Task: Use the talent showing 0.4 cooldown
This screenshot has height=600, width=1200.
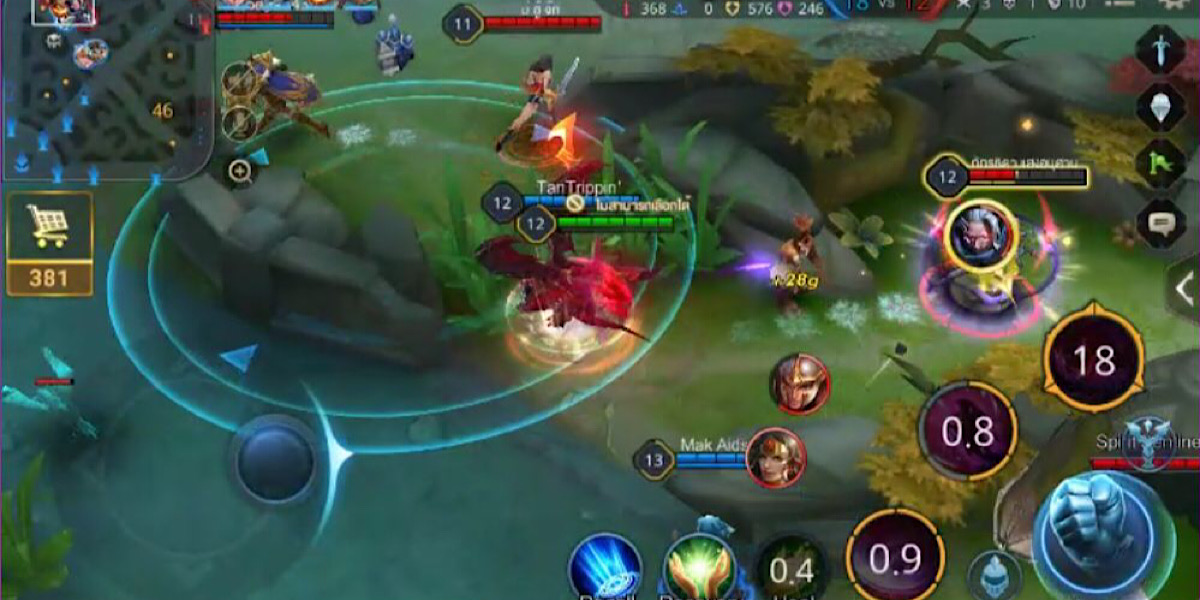Action: [x=791, y=569]
